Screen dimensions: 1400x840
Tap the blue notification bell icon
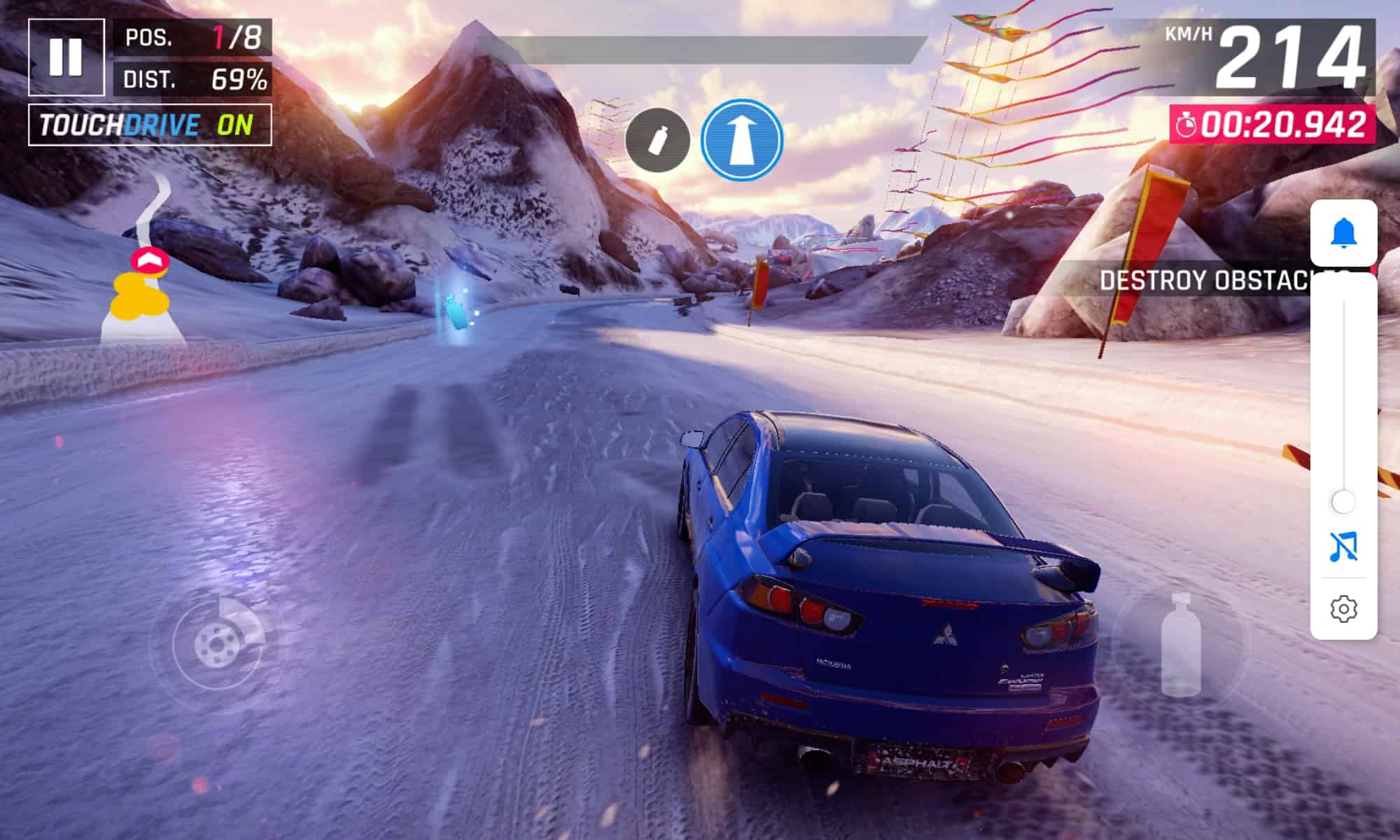pyautogui.click(x=1343, y=233)
